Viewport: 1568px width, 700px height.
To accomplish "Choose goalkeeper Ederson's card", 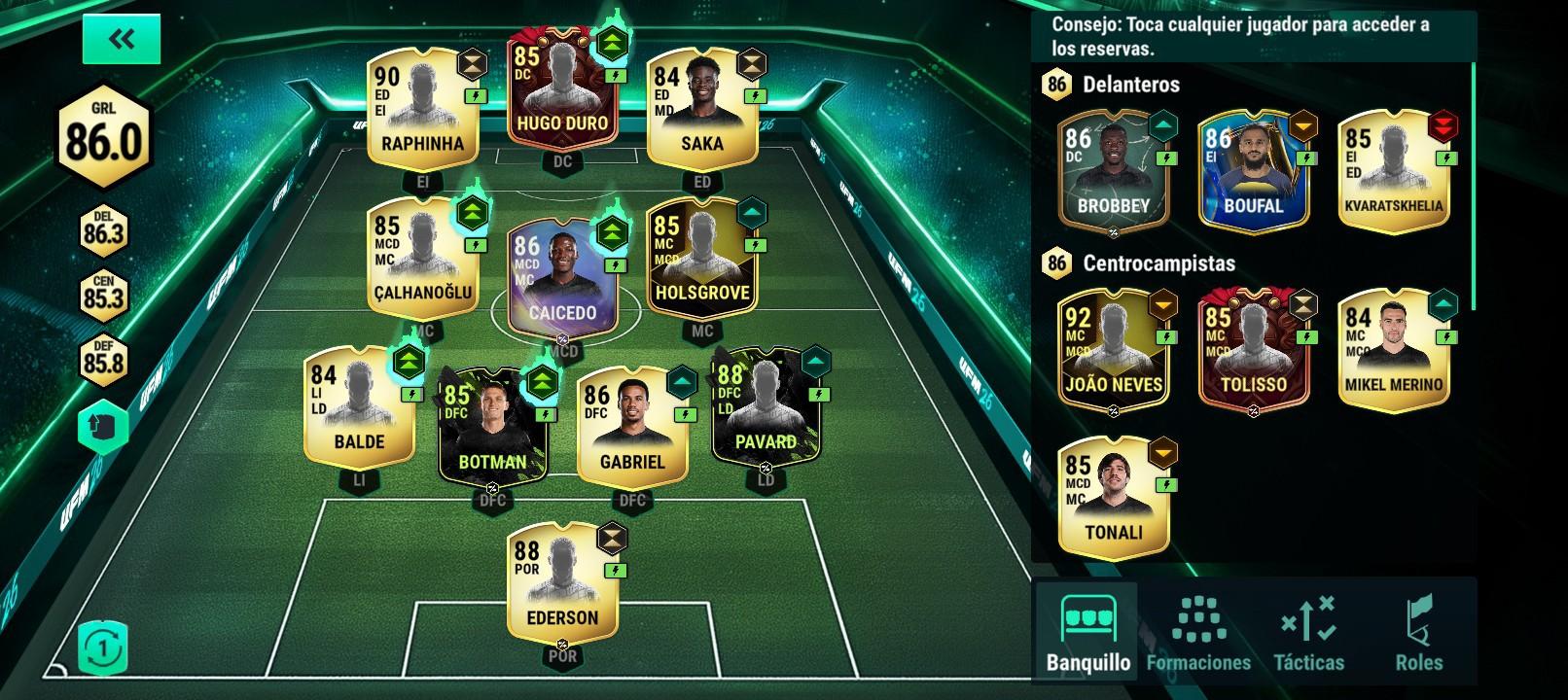I will click(x=562, y=581).
